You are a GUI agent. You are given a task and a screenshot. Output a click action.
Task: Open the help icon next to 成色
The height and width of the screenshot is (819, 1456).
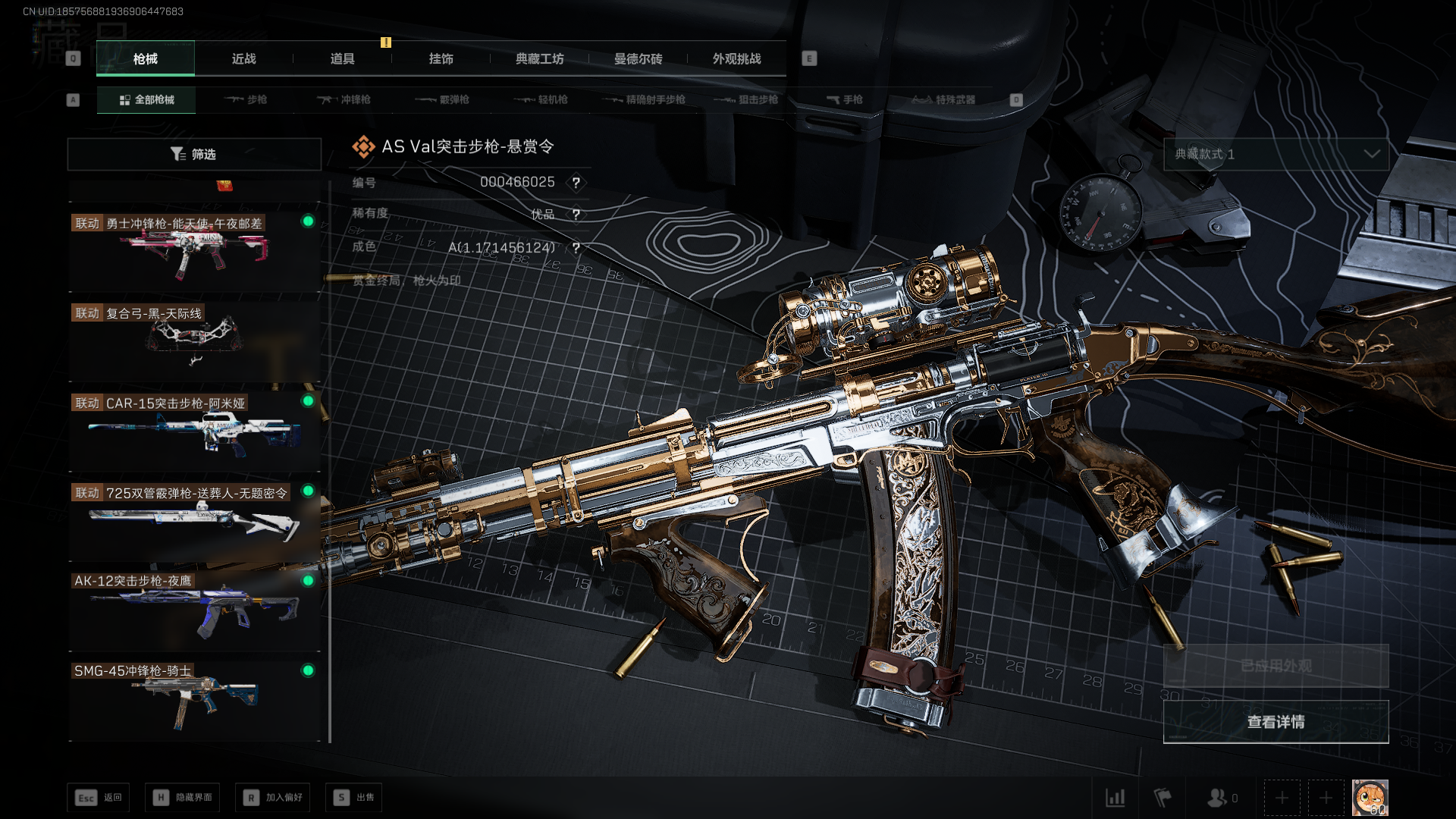(576, 248)
